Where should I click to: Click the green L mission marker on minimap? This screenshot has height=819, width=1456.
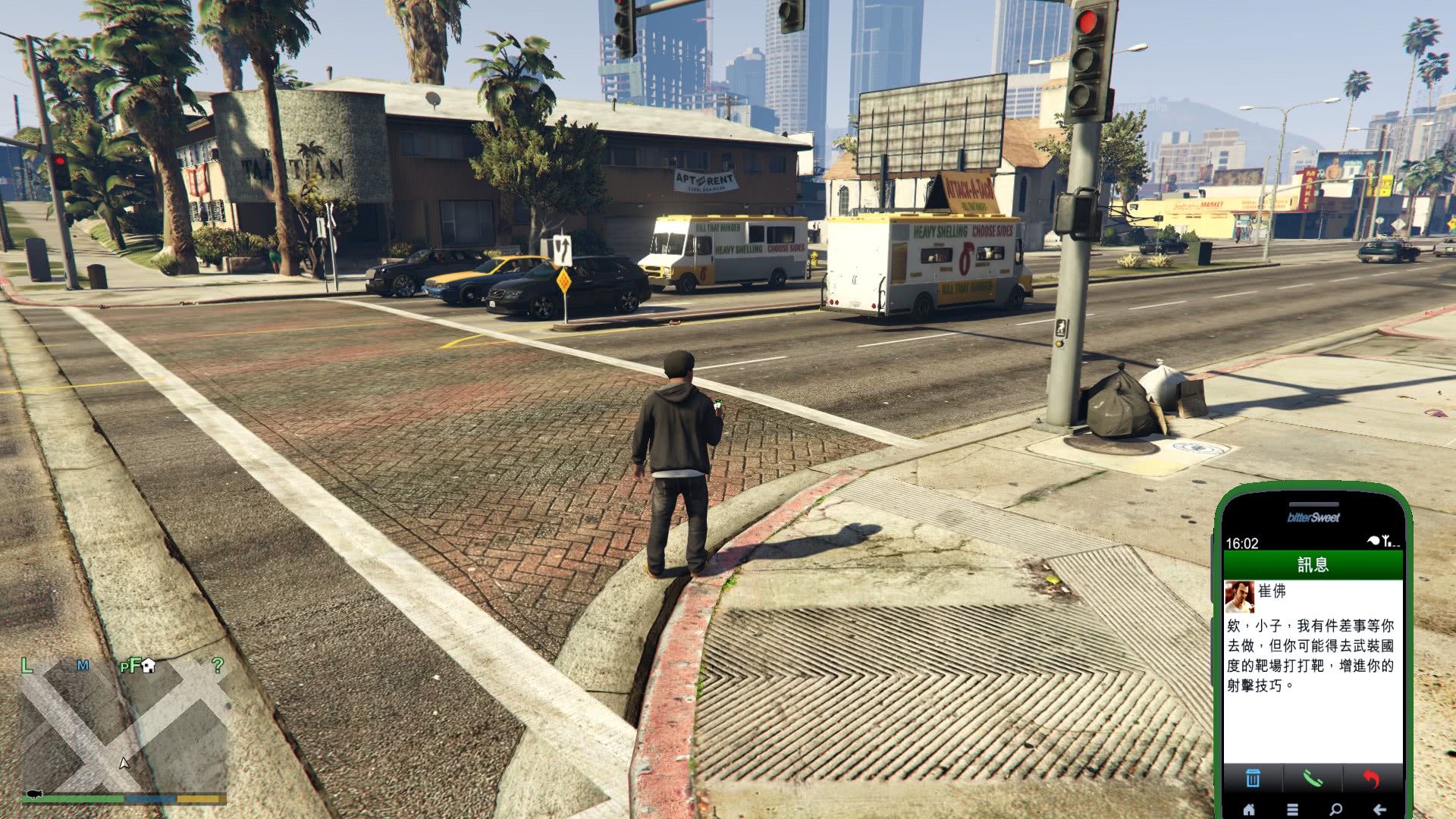(27, 666)
